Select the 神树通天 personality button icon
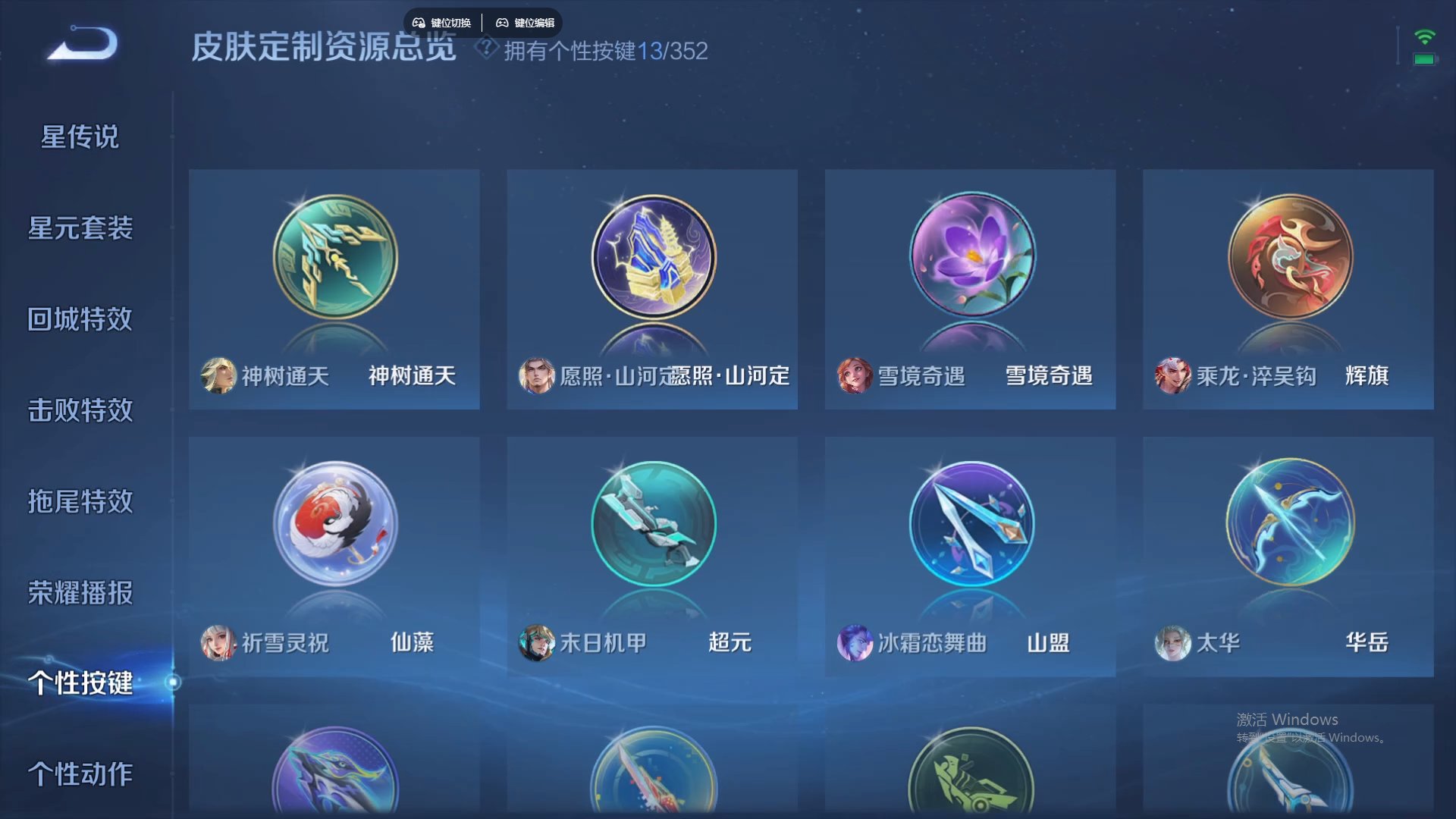This screenshot has width=1456, height=819. 334,258
